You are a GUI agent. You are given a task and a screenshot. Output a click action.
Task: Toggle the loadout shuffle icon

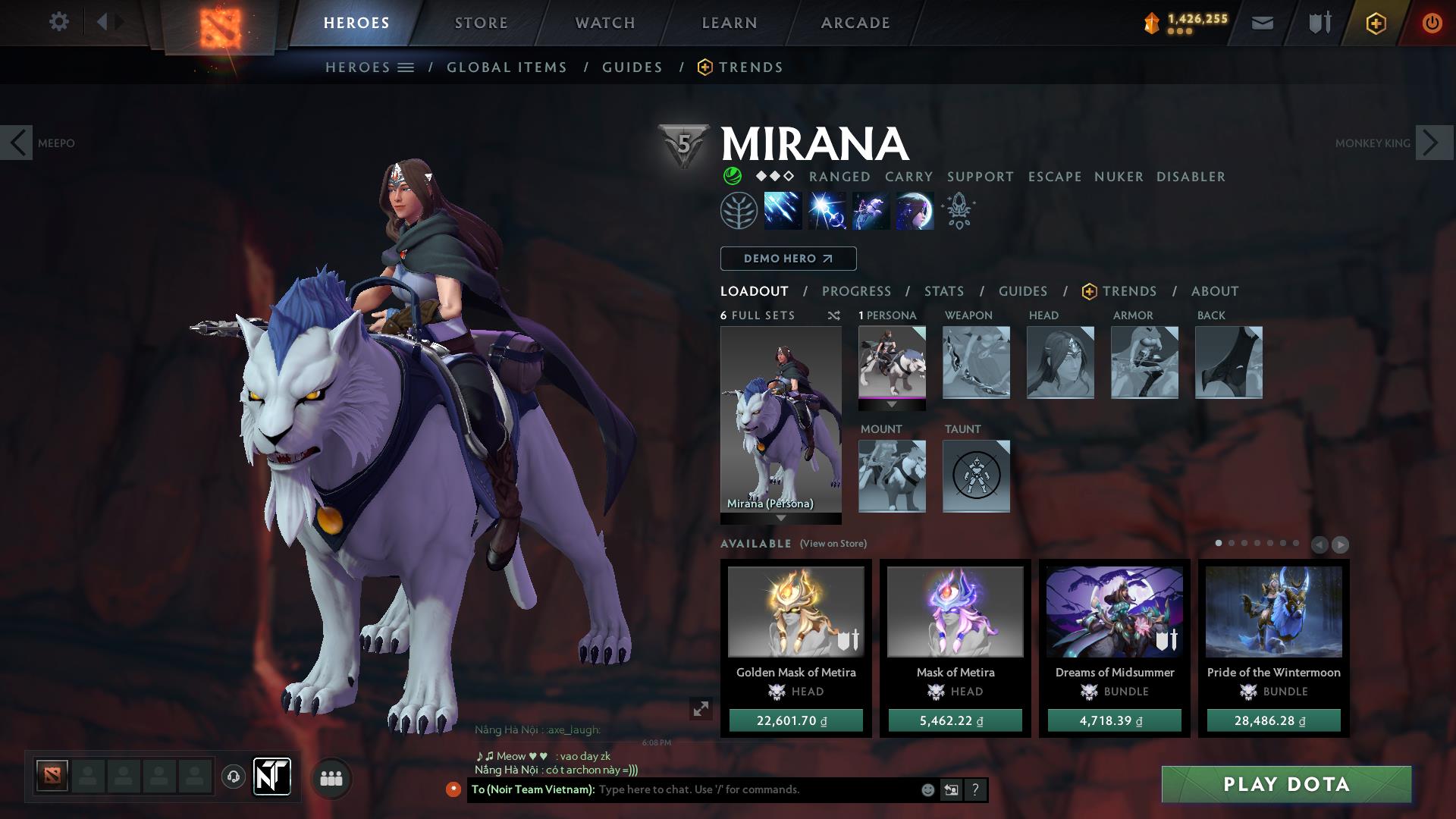[x=833, y=316]
